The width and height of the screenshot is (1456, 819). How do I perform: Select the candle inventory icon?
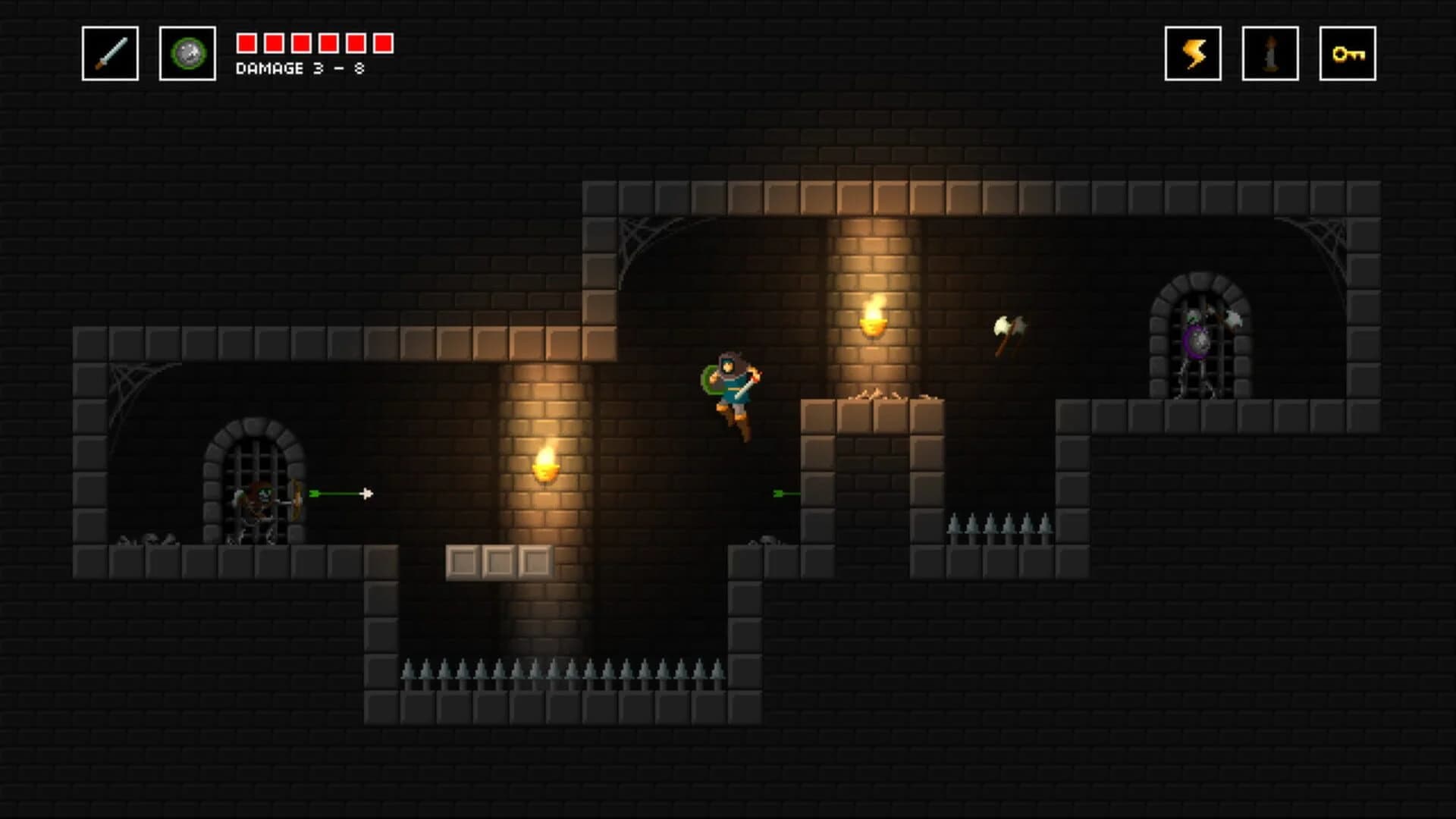(1271, 53)
